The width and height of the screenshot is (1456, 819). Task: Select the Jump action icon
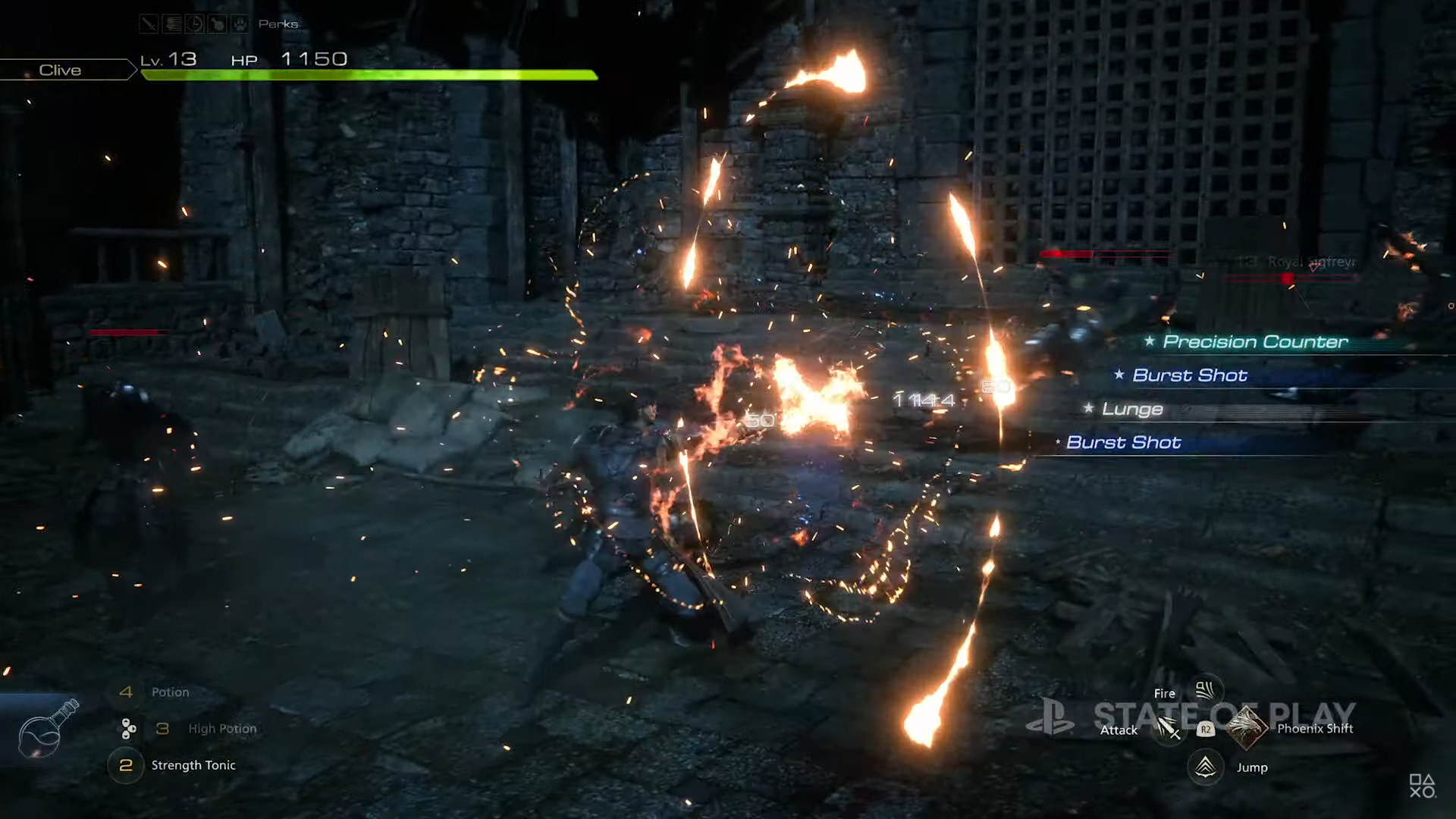pos(1205,767)
